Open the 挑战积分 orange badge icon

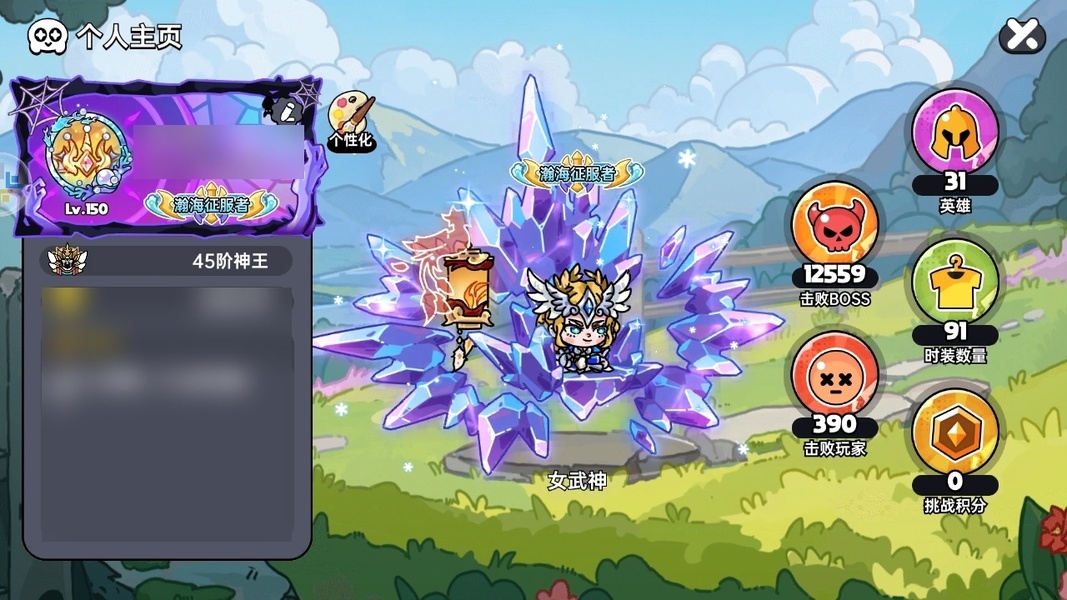click(x=954, y=432)
